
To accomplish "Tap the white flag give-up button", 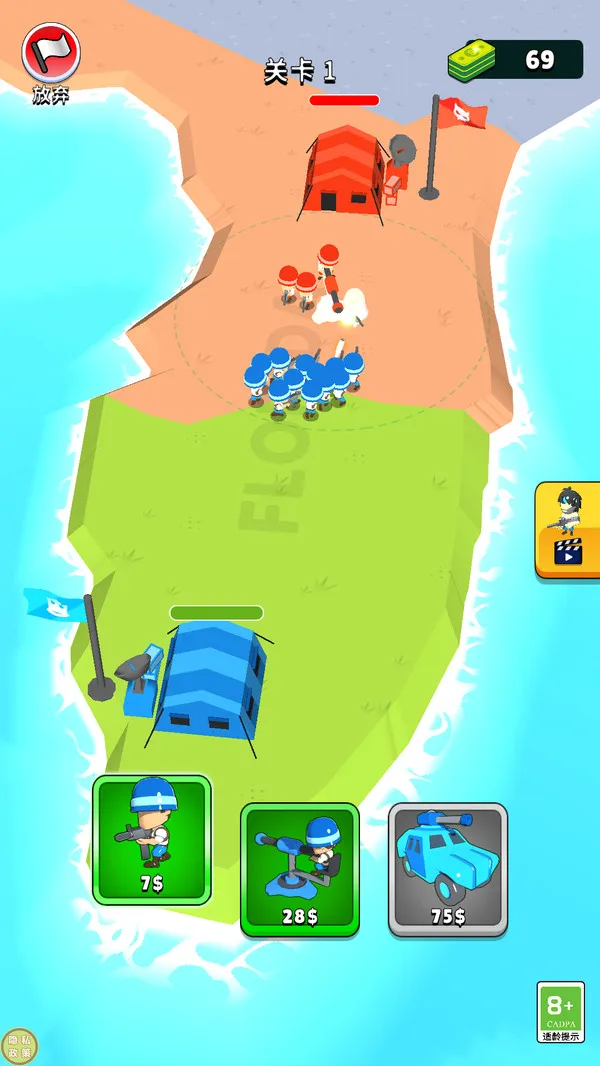I will 50,53.
